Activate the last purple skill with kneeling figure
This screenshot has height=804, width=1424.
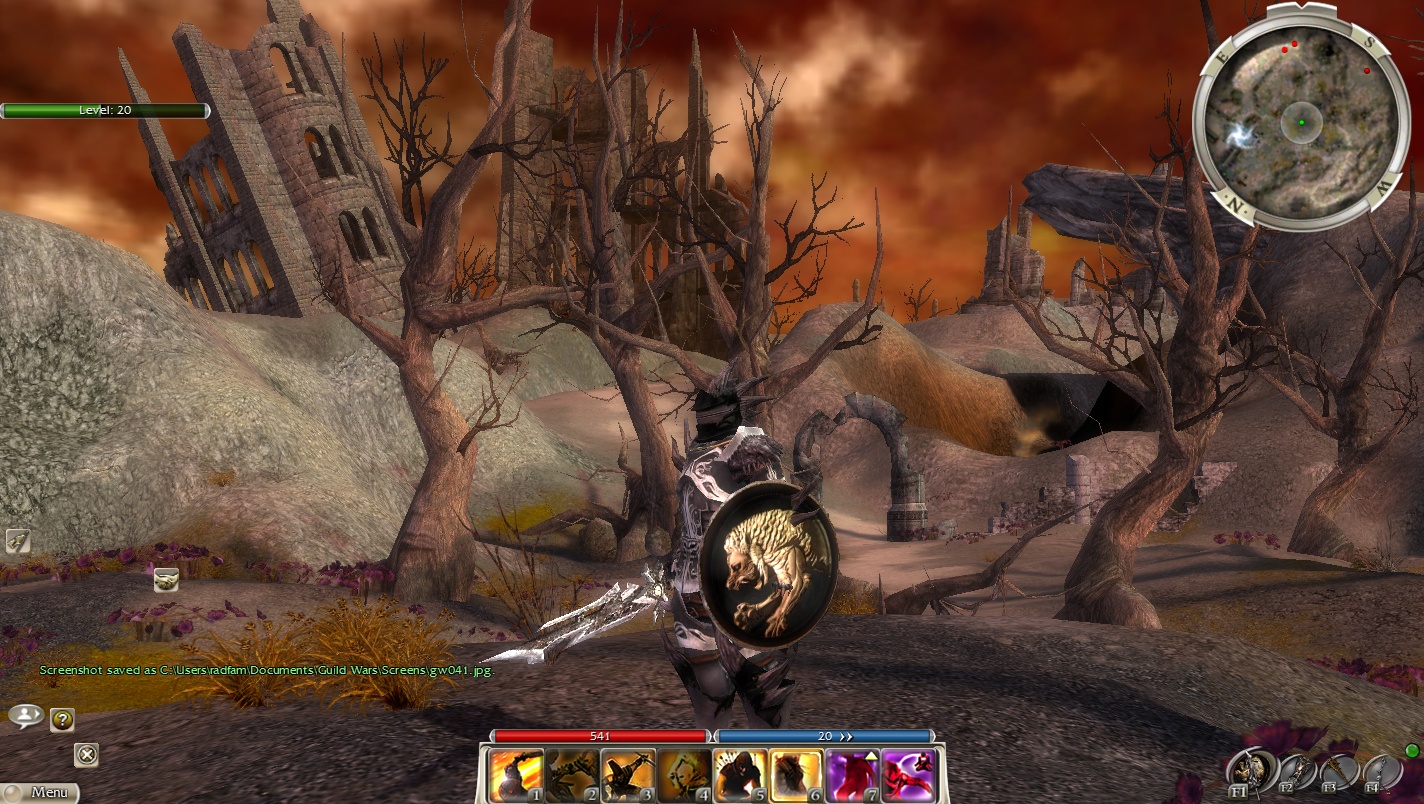(908, 776)
